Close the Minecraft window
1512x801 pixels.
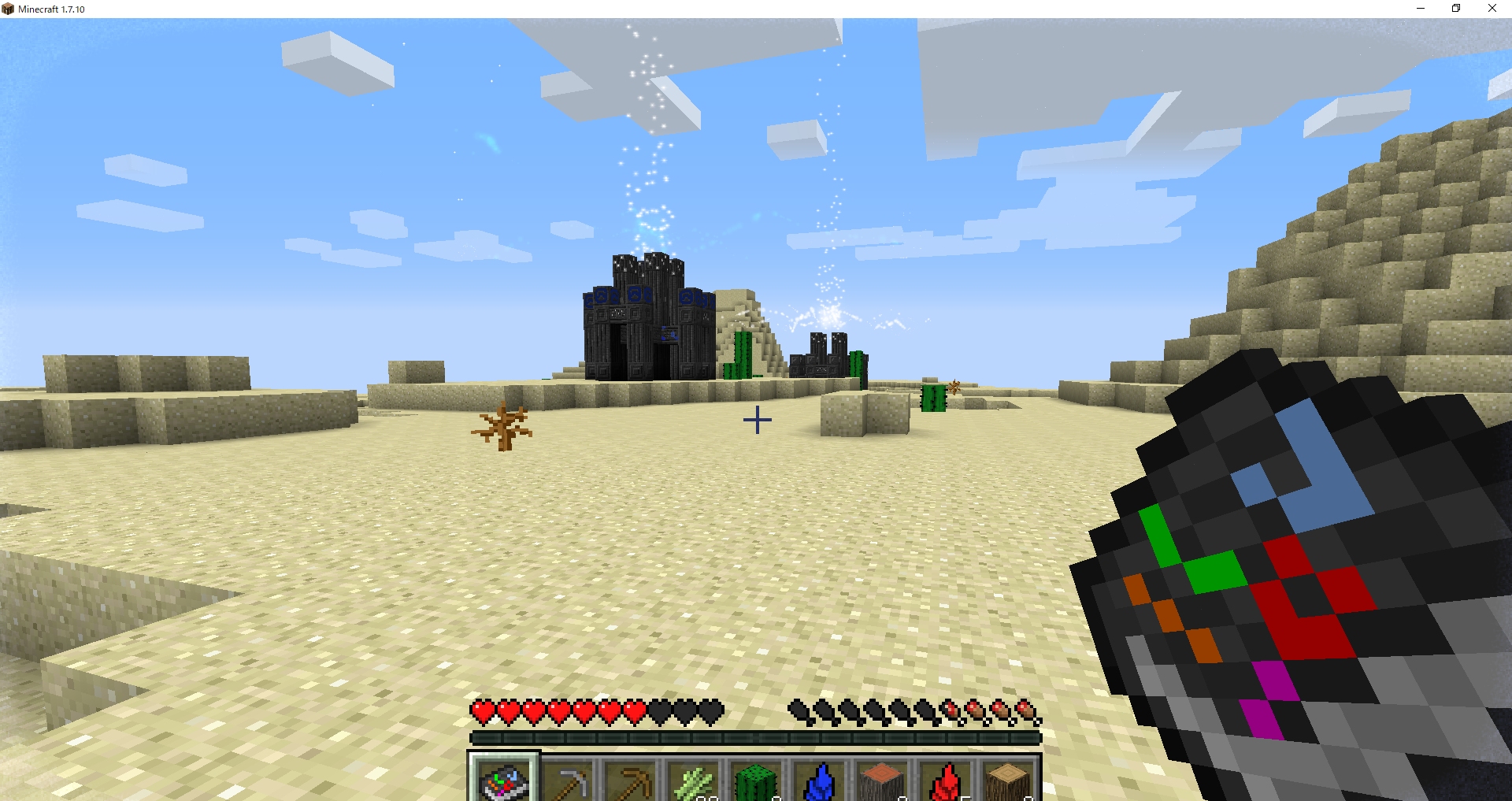tap(1492, 9)
